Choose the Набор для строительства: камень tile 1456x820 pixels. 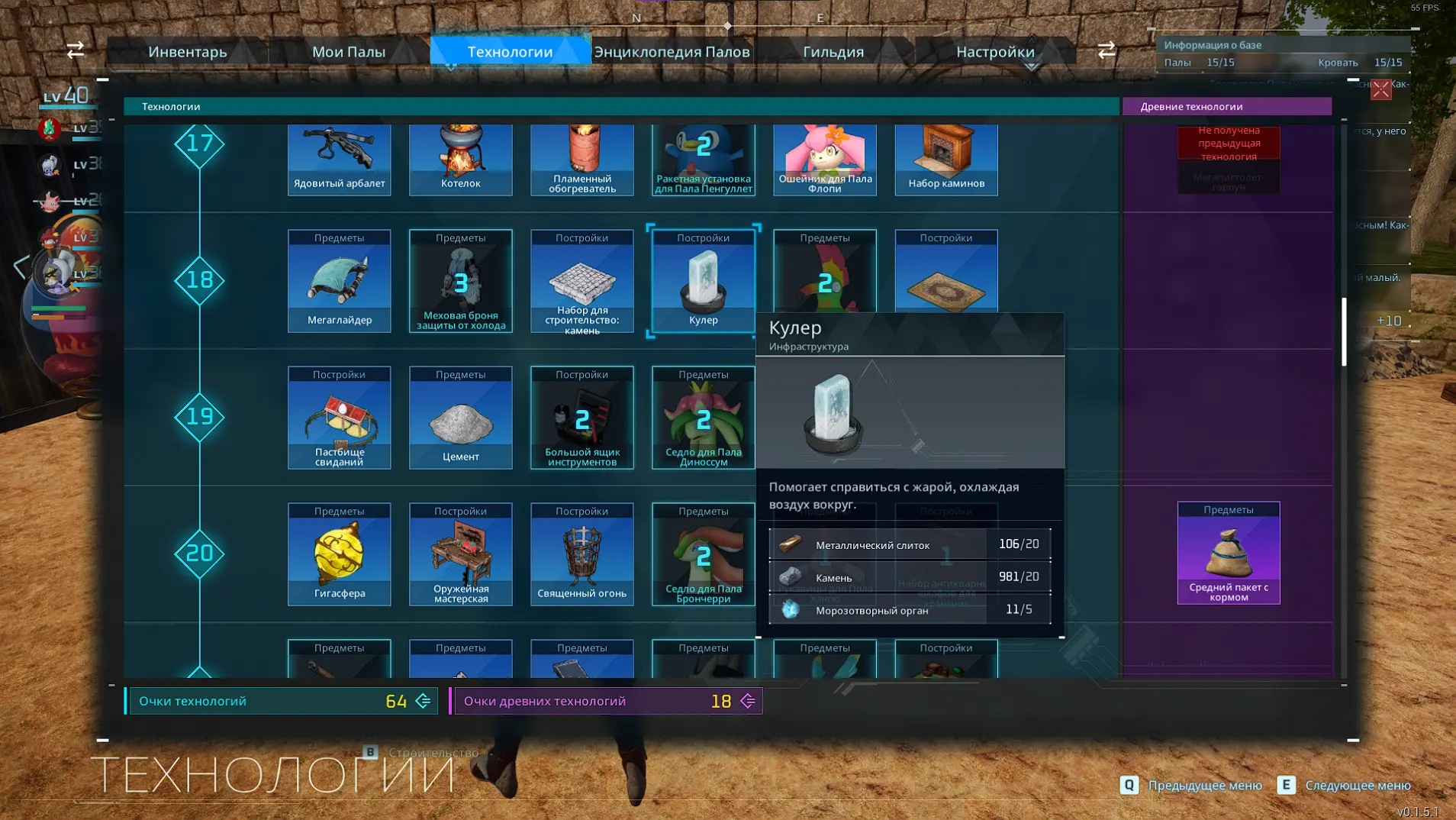pos(582,281)
